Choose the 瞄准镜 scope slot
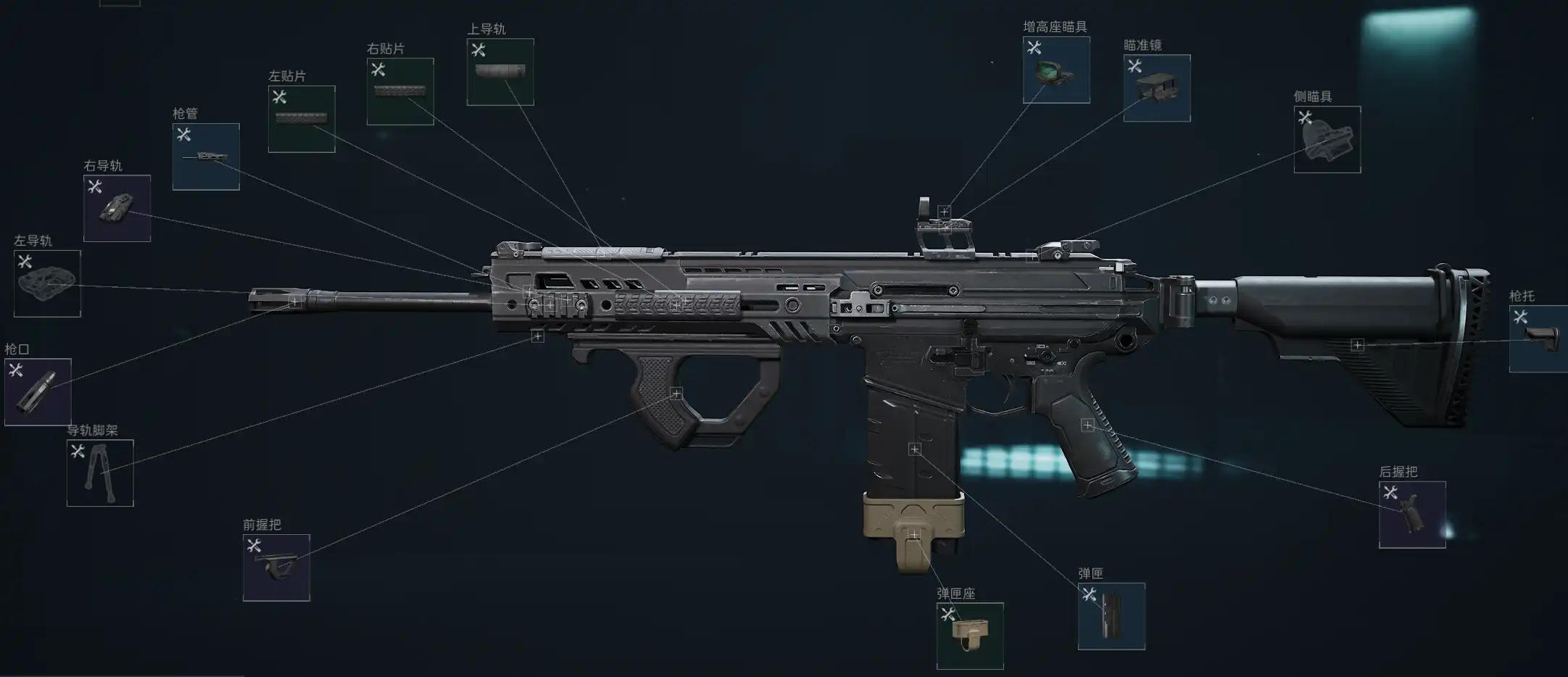 (1157, 88)
